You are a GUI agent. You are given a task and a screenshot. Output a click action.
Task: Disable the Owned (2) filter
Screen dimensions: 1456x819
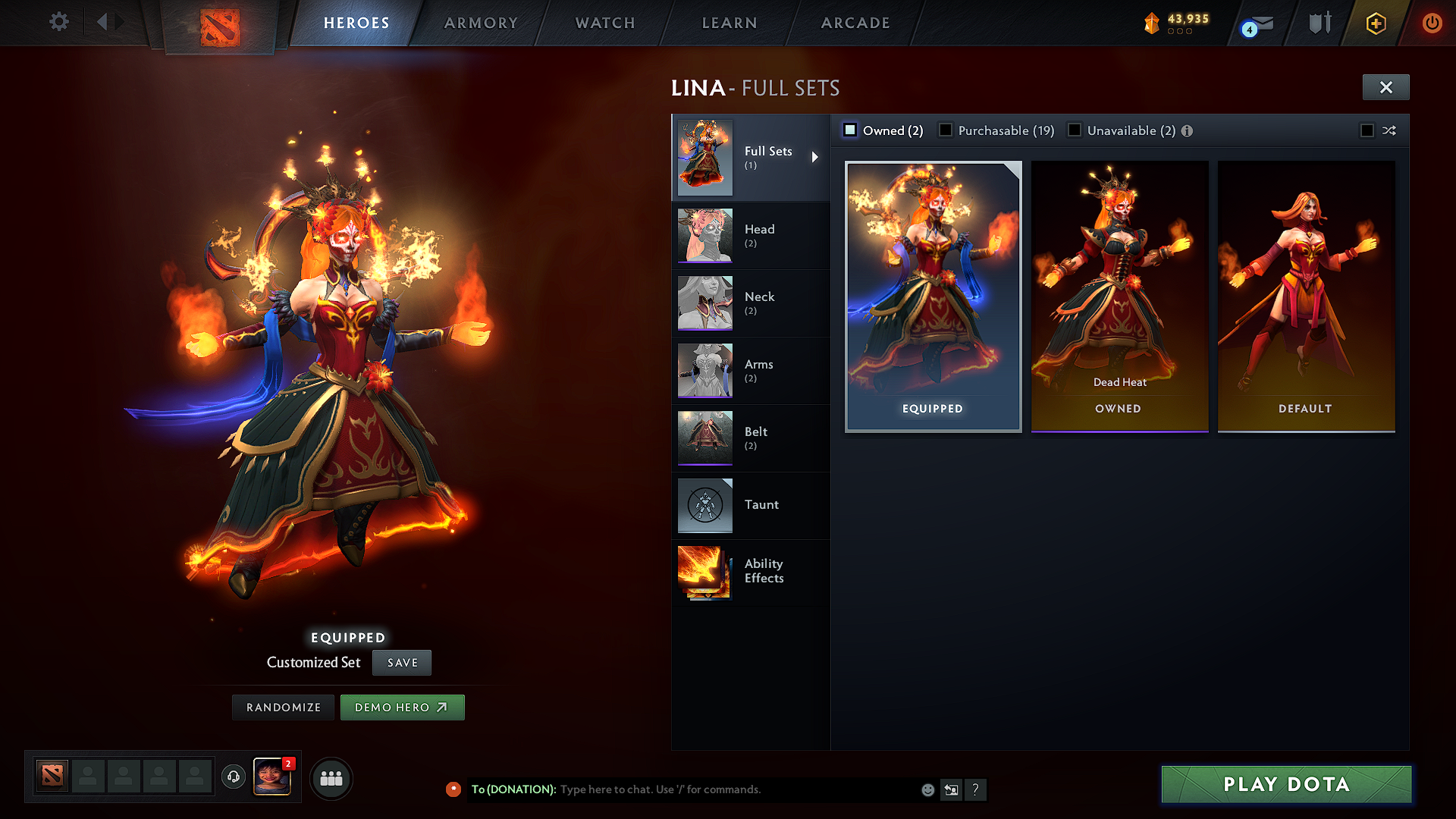(x=850, y=130)
